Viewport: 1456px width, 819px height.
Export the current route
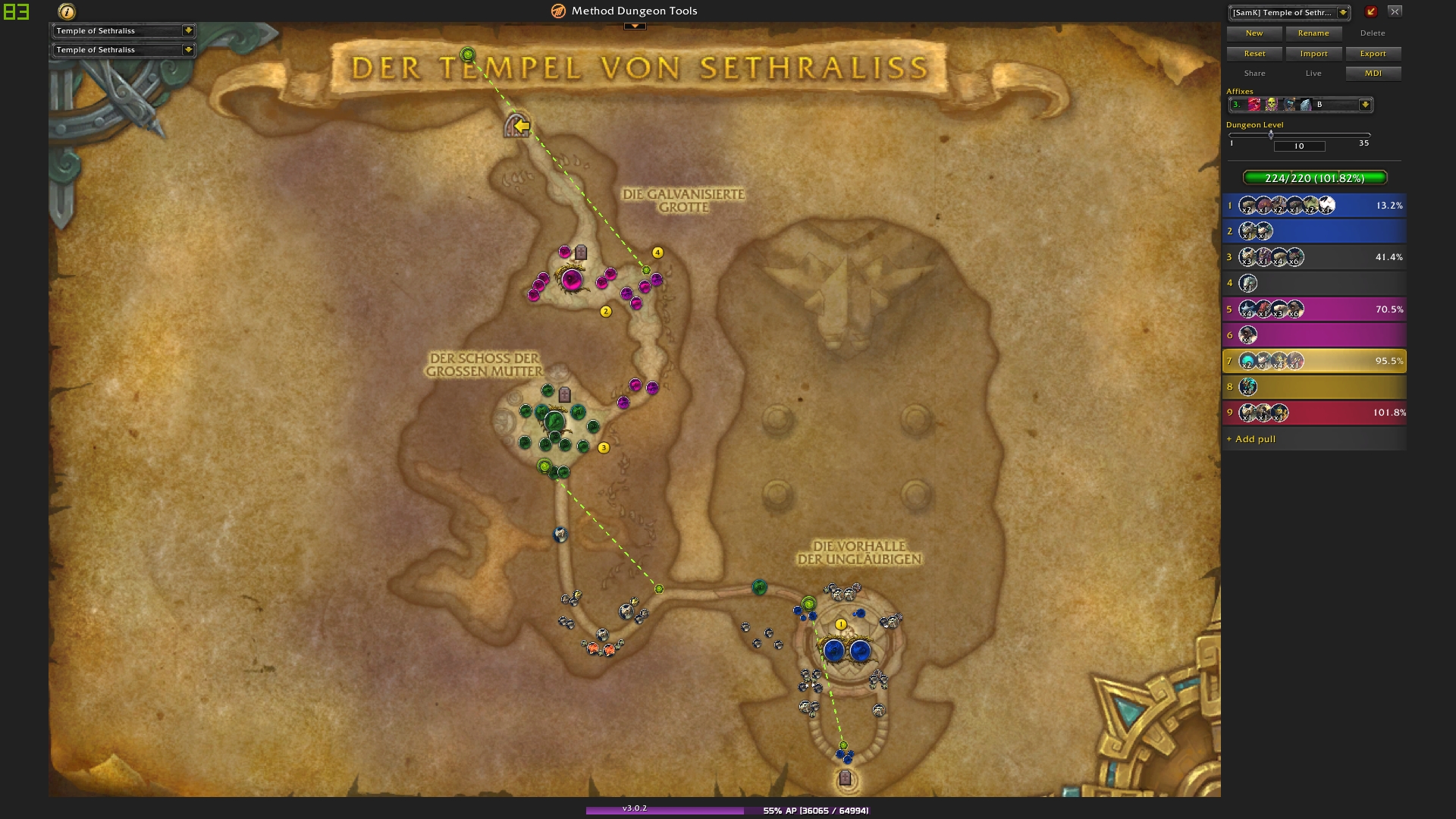tap(1373, 54)
